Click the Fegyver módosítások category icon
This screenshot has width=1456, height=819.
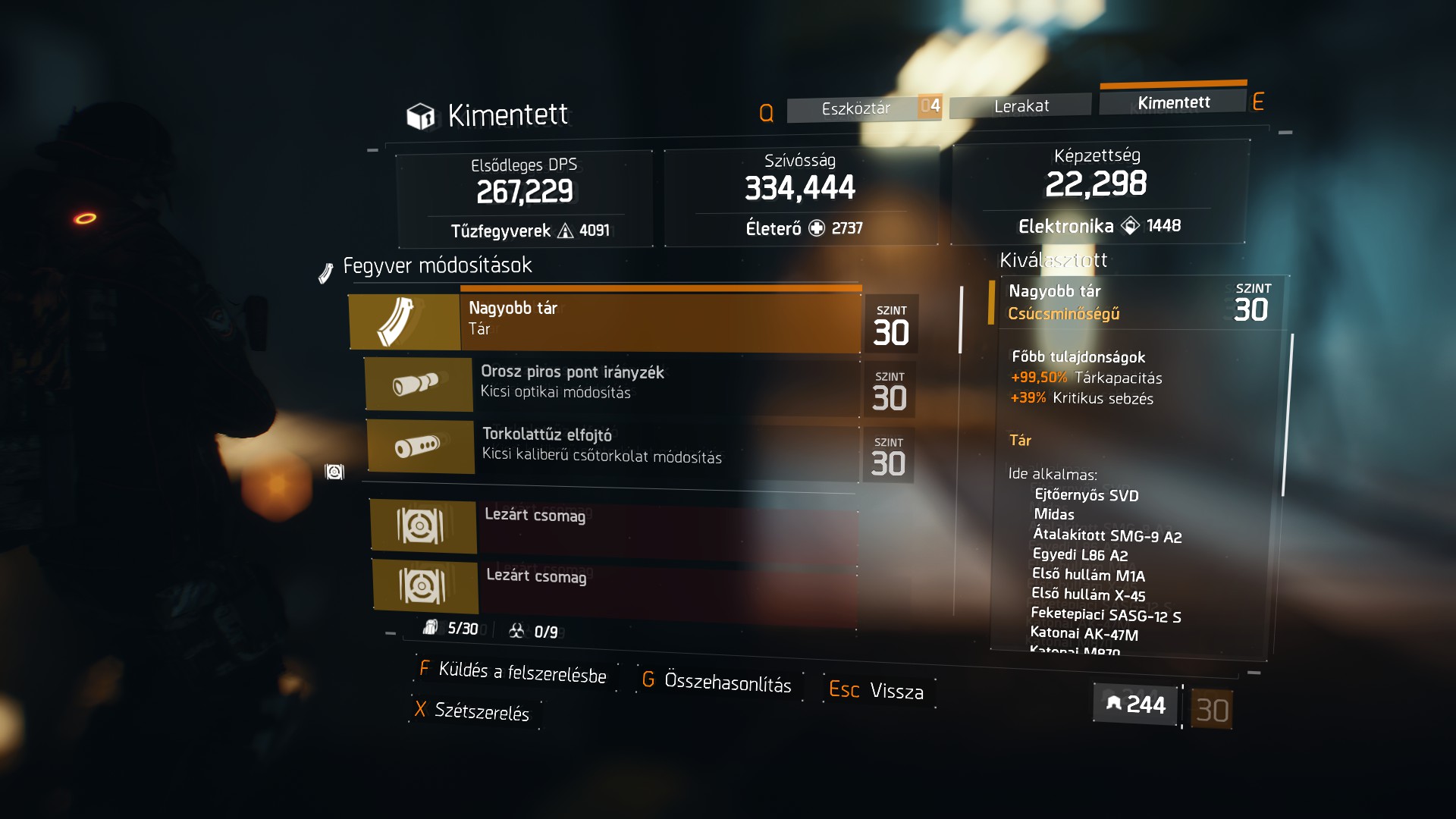coord(326,272)
